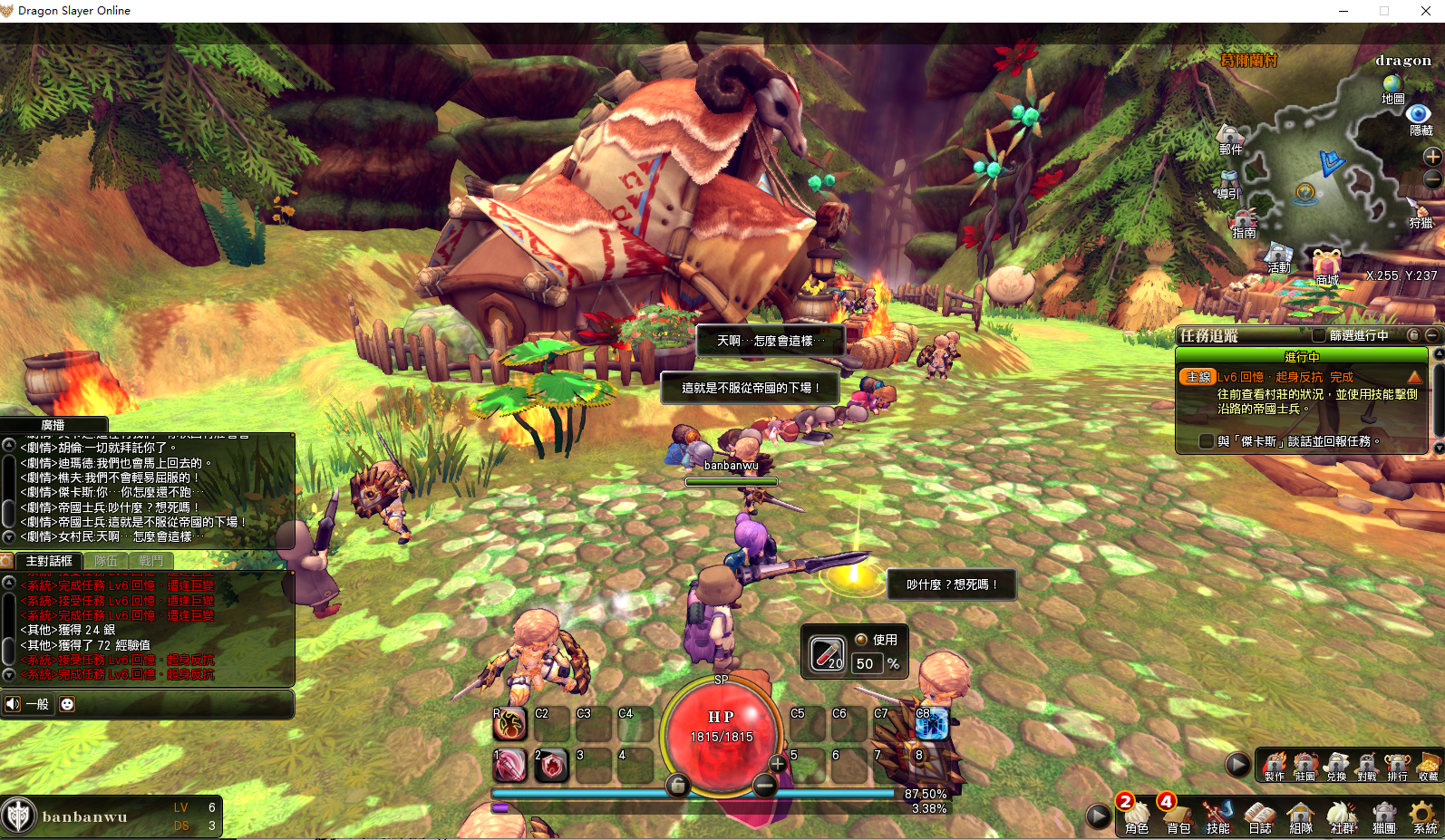The height and width of the screenshot is (840, 1445).
Task: Toggle the 使用 auto-potion radio option
Action: (x=861, y=639)
